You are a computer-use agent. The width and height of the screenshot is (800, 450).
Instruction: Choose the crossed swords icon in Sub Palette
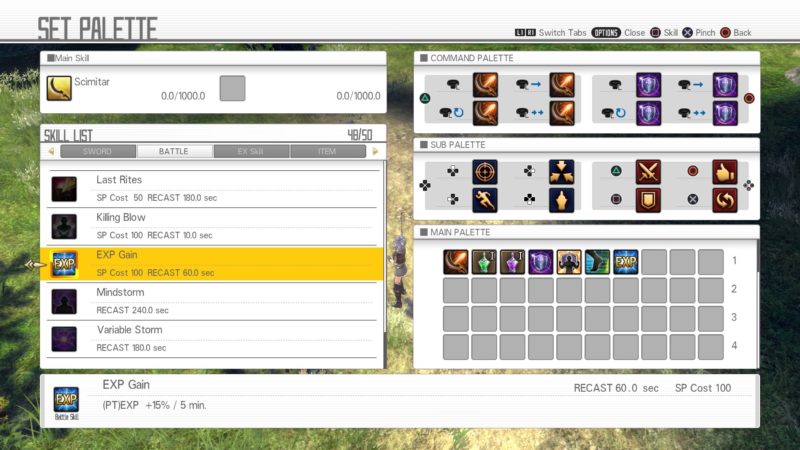(648, 172)
